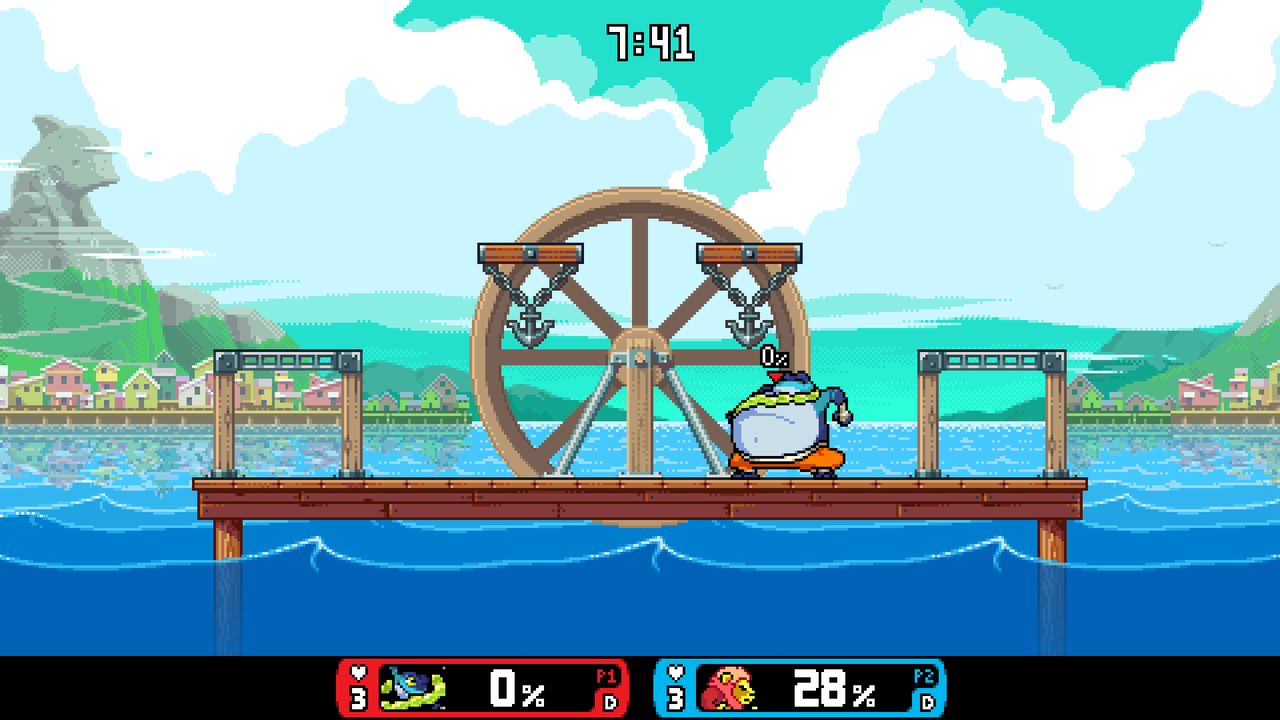The height and width of the screenshot is (720, 1280).
Task: Click the P1 character portrait in the red panel
Action: coord(412,688)
